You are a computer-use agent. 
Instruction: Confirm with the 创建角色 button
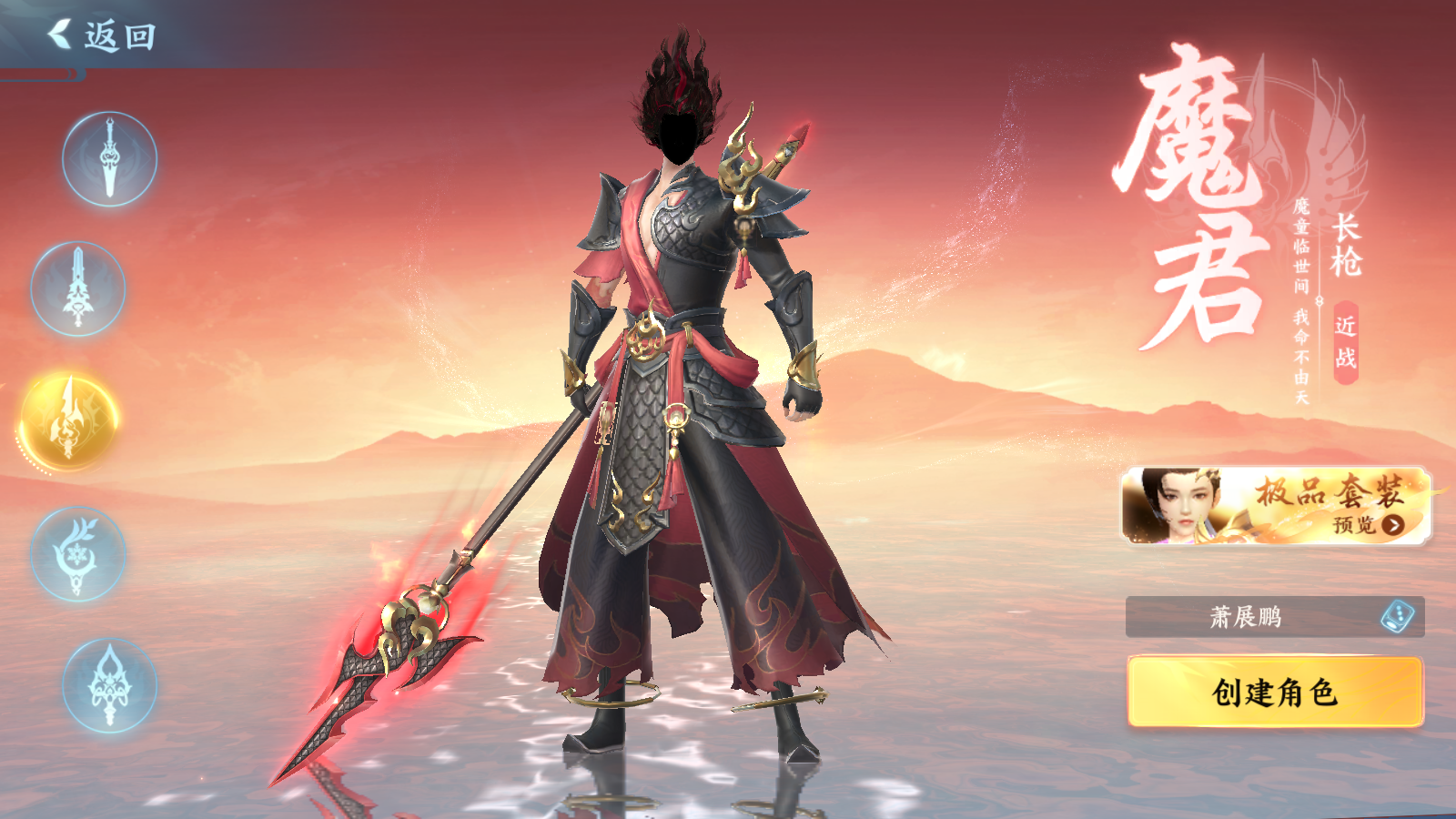coord(1275,693)
